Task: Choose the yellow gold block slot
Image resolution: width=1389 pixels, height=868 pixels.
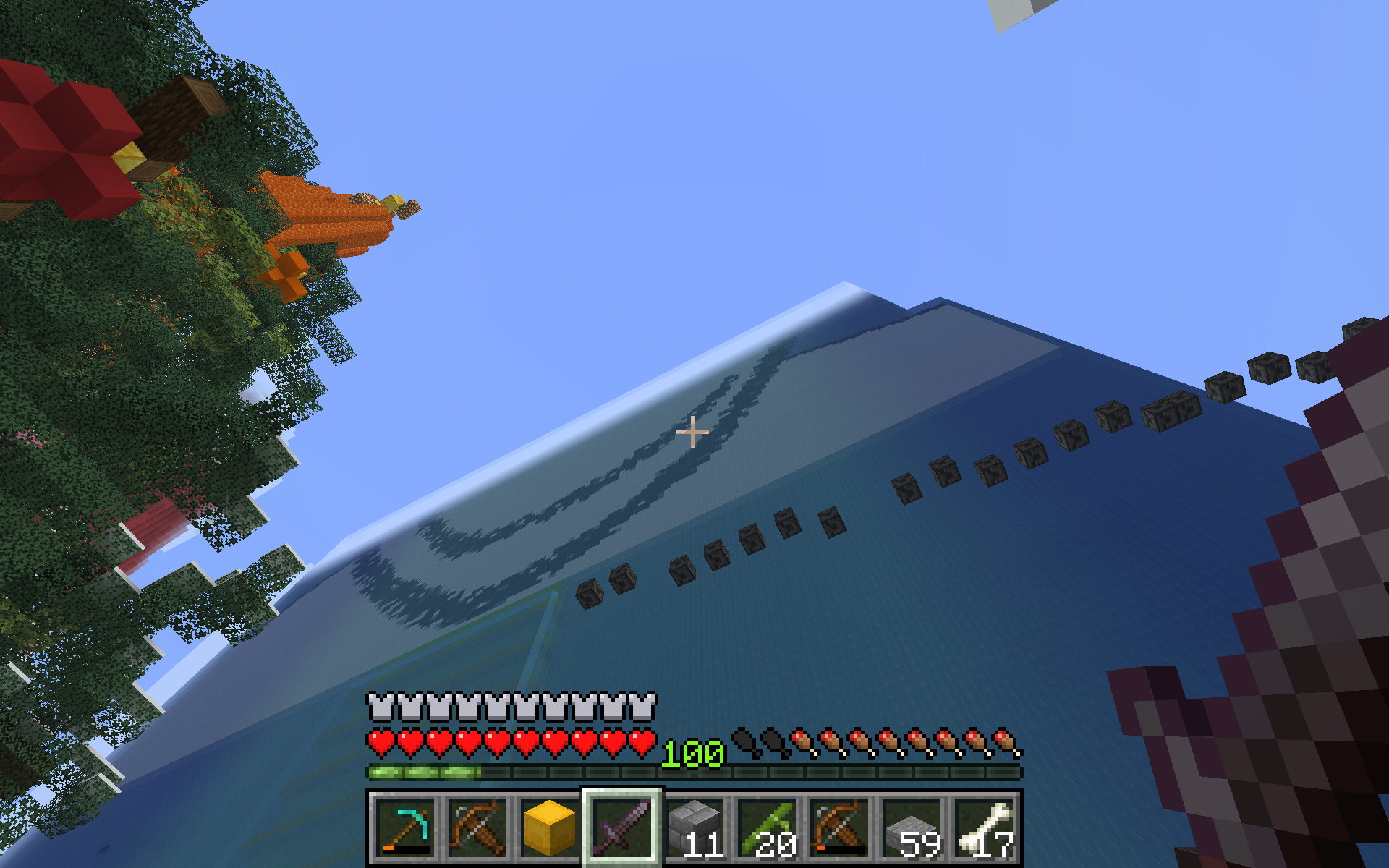Action: (x=550, y=827)
